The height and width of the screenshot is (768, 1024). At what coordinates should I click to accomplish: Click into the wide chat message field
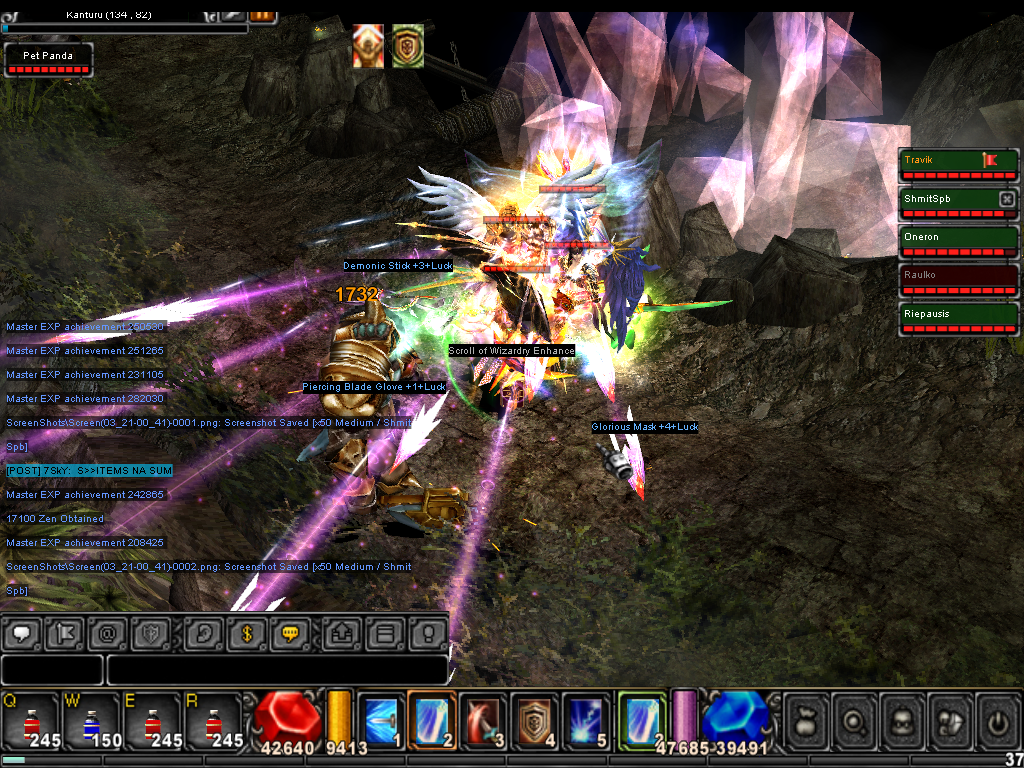(x=276, y=670)
